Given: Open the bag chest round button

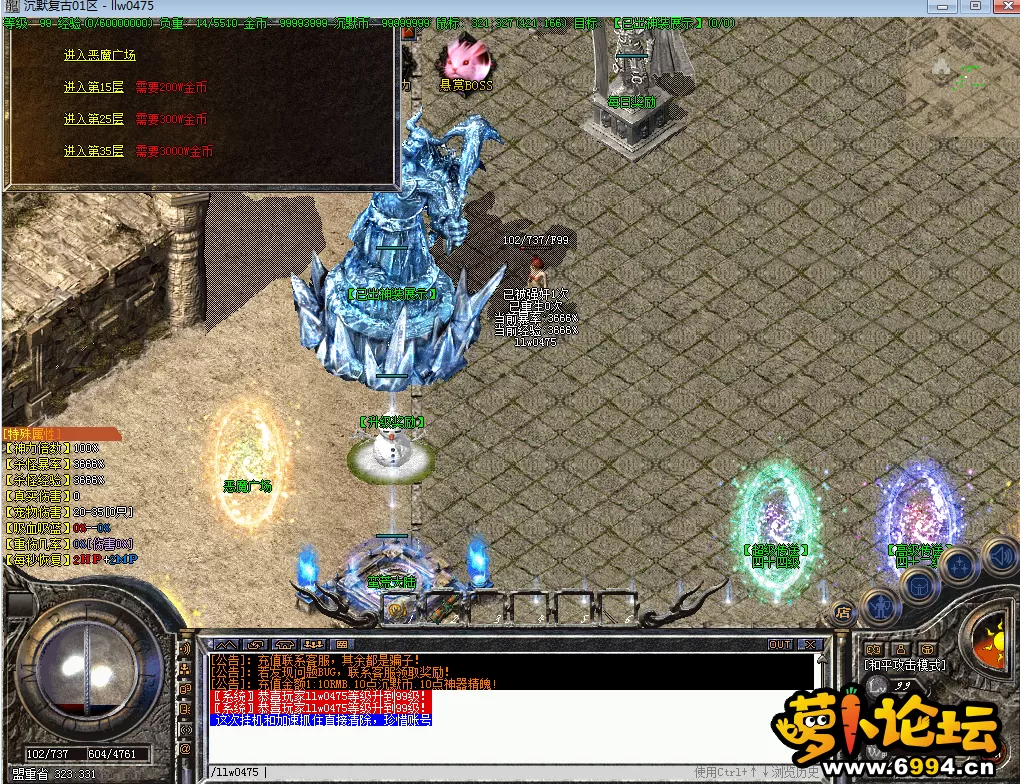Looking at the screenshot, I should [919, 586].
